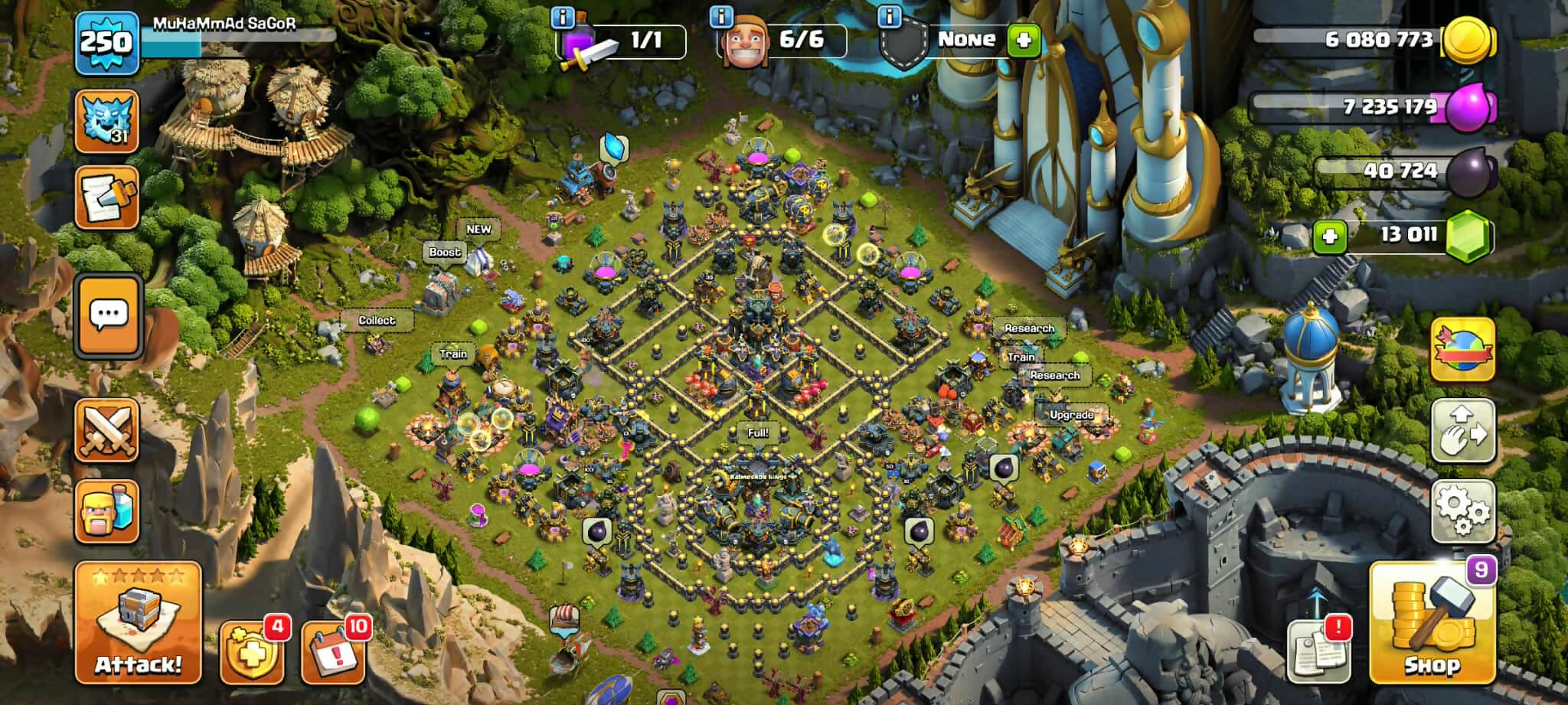The width and height of the screenshot is (1568, 705).
Task: Show lab assistant info next to 1/1
Action: tap(563, 18)
